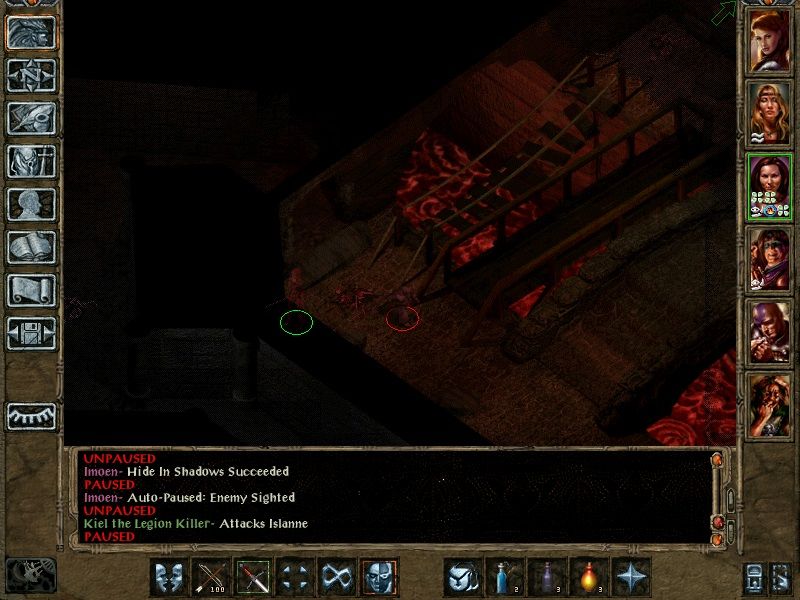Viewport: 800px width, 600px height.
Task: Open the options menu with the floppy disk icon
Action: pyautogui.click(x=32, y=333)
